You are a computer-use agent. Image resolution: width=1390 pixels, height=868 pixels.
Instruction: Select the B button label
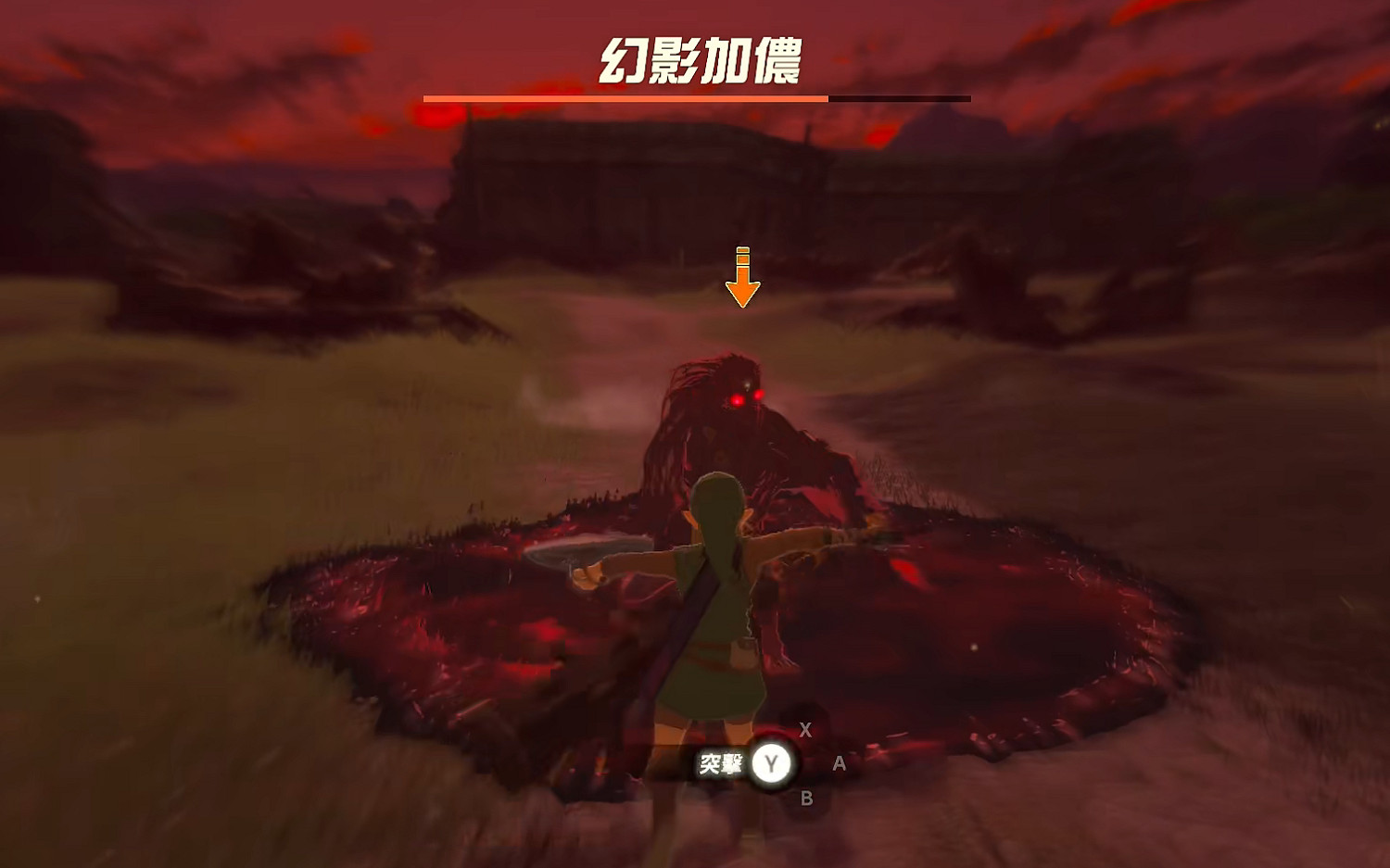tap(805, 799)
